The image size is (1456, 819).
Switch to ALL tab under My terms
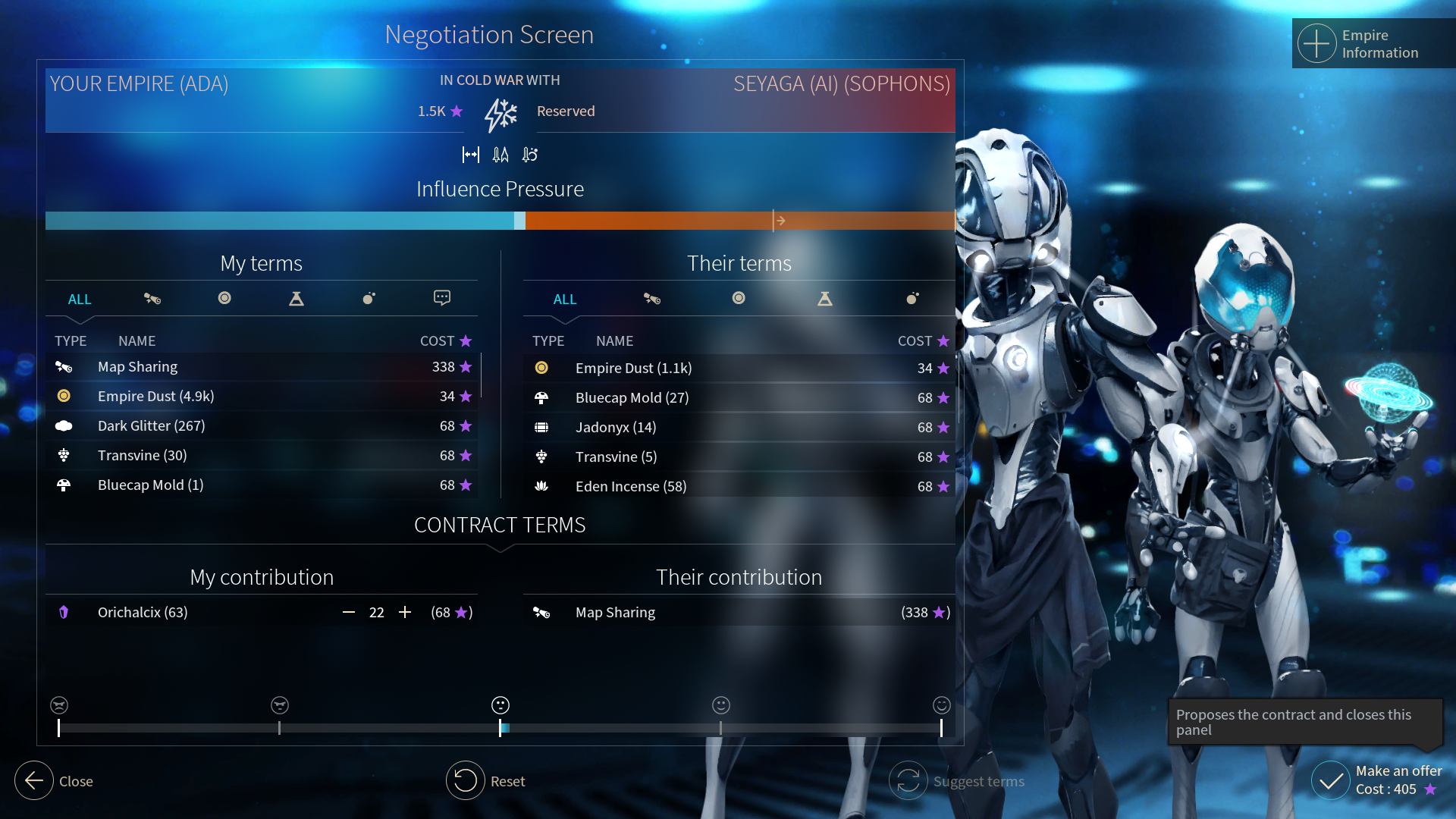[80, 300]
